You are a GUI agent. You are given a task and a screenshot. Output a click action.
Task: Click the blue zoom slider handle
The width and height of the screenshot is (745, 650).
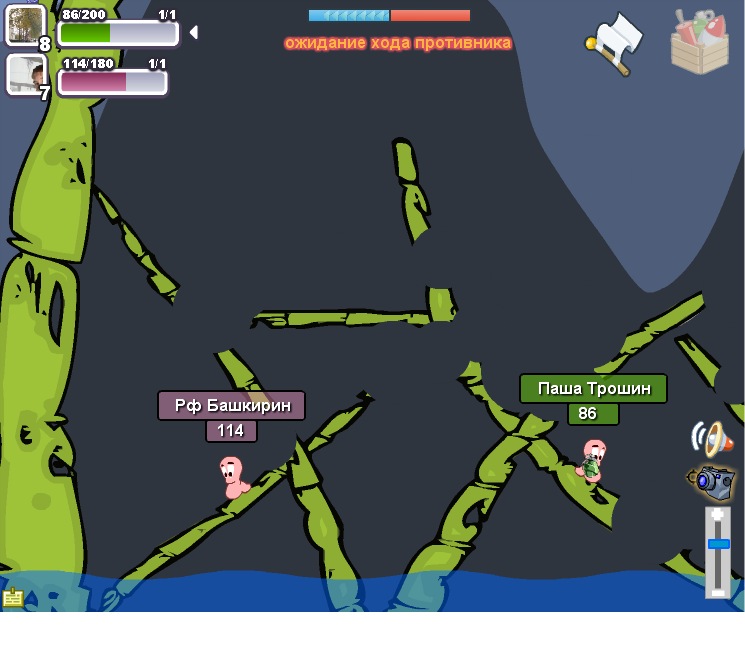pyautogui.click(x=718, y=544)
